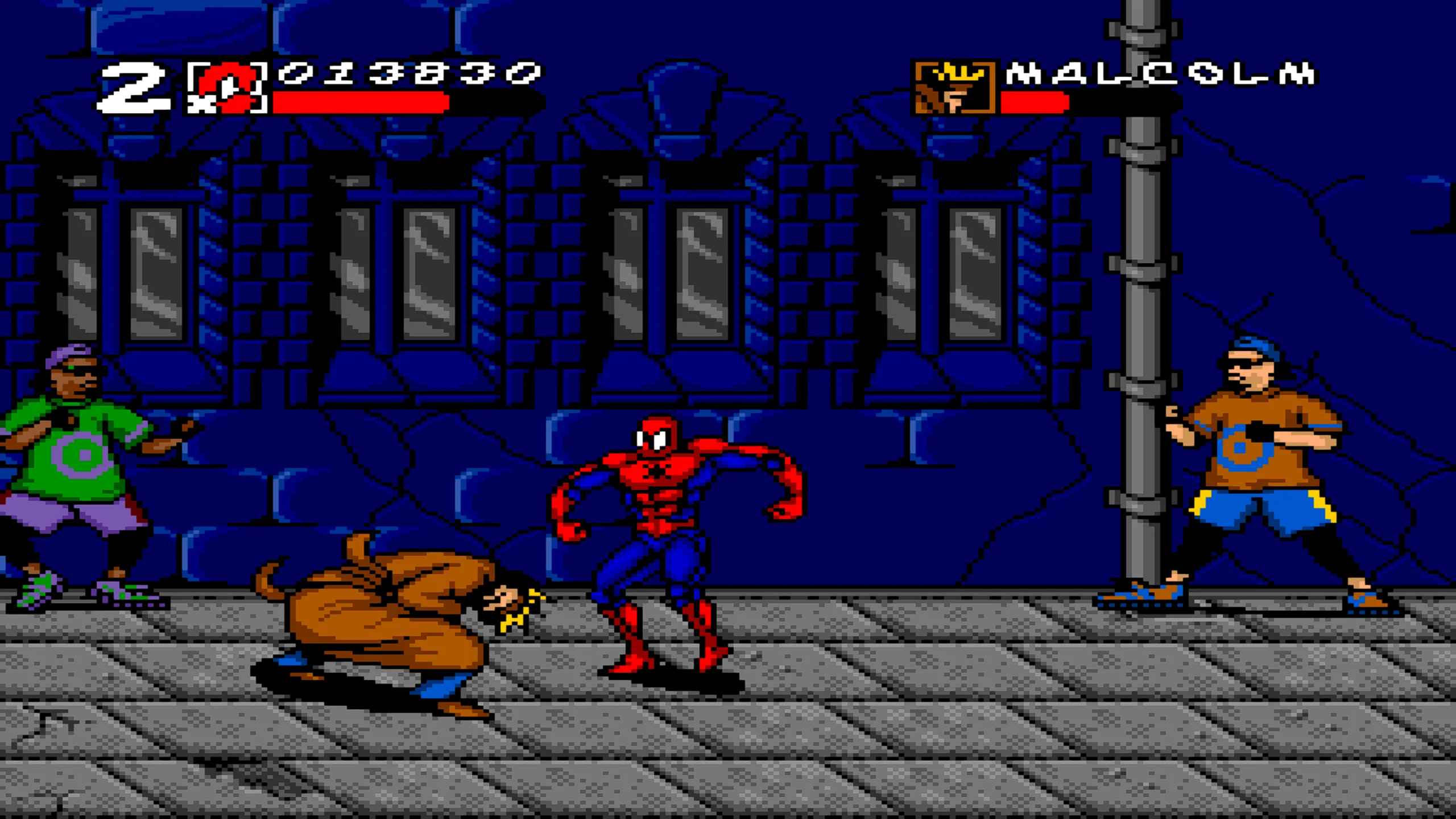Toggle the lives count '2' display
The image size is (1456, 819).
[134, 88]
